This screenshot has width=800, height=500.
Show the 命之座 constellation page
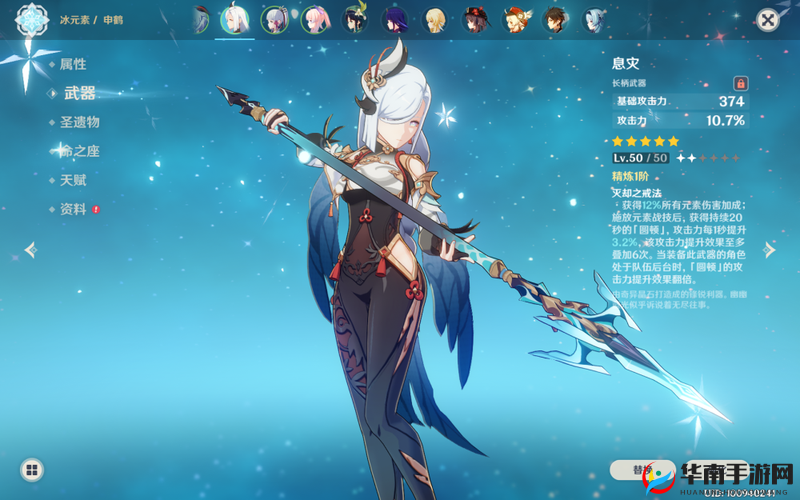coord(80,151)
